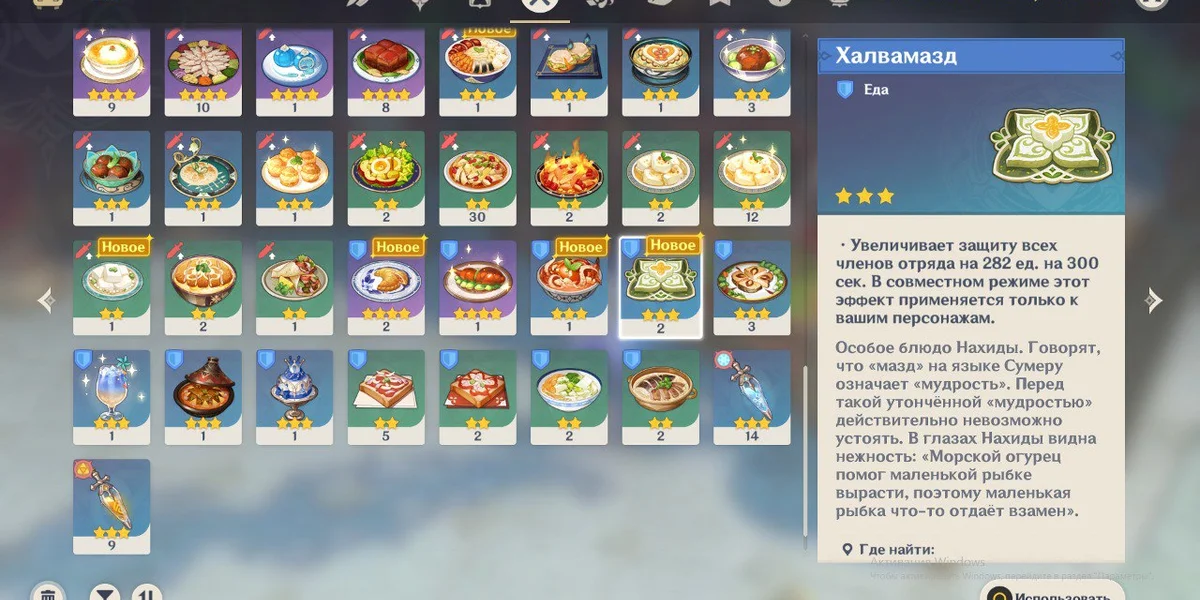The width and height of the screenshot is (1200, 600).
Task: Select the Халвамазд dish slot
Action: (661, 286)
